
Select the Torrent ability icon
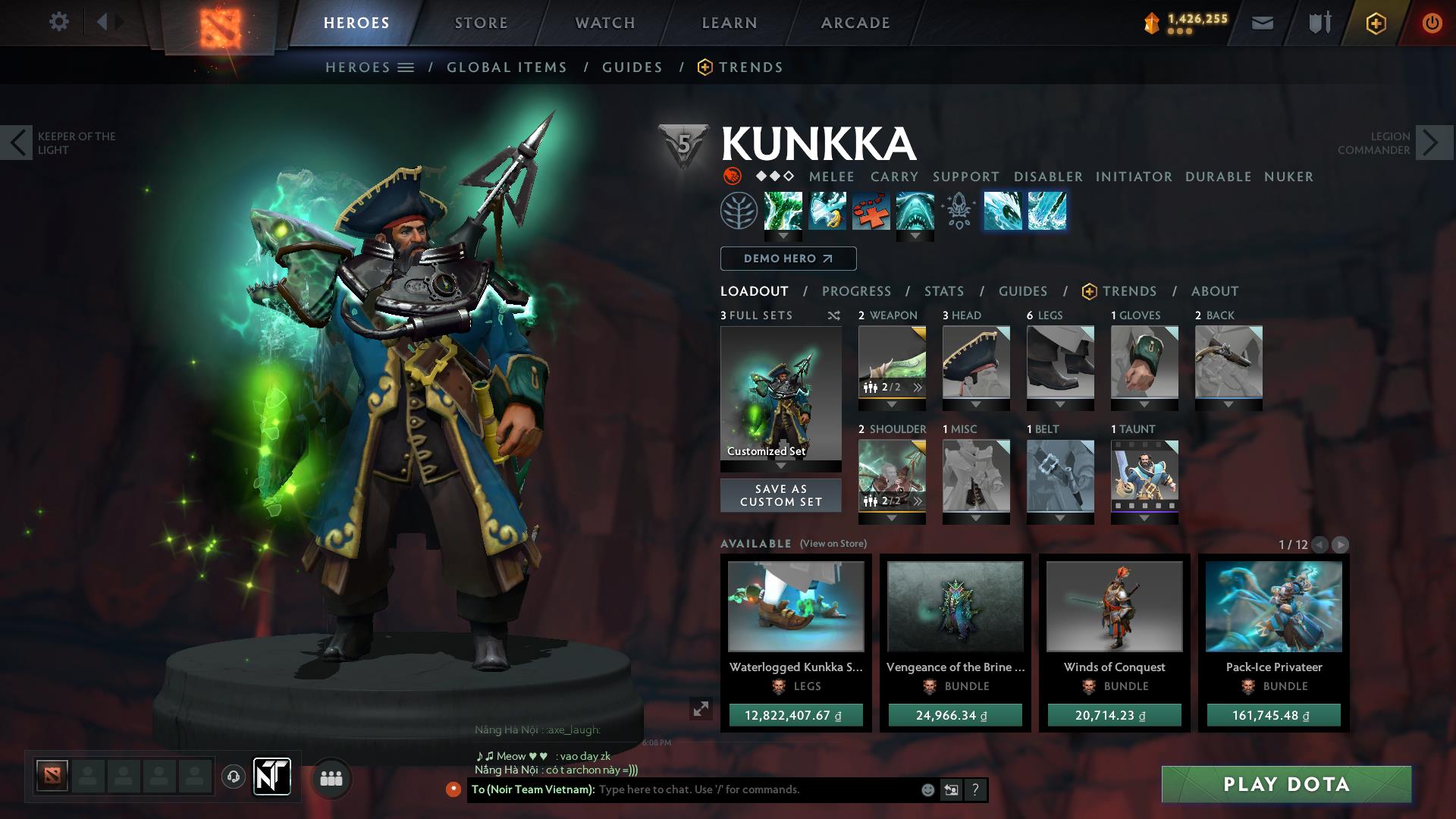coord(783,211)
